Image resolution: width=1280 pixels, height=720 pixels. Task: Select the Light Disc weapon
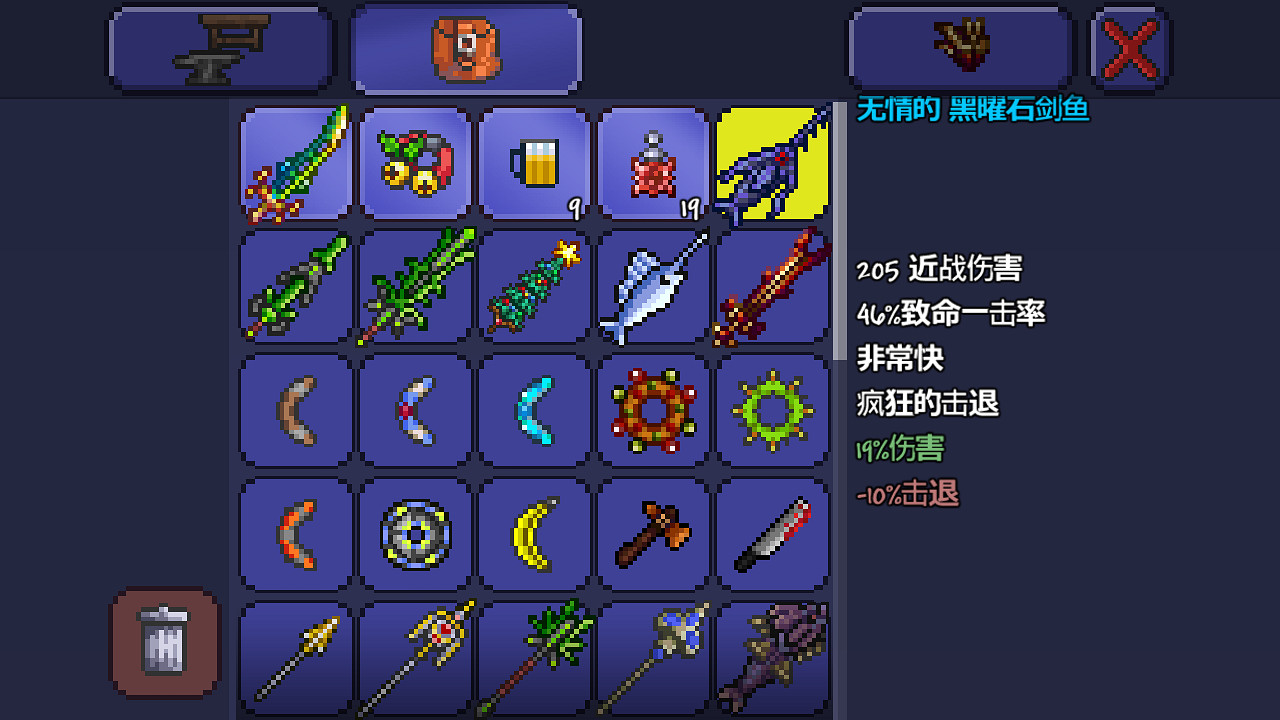click(x=415, y=532)
